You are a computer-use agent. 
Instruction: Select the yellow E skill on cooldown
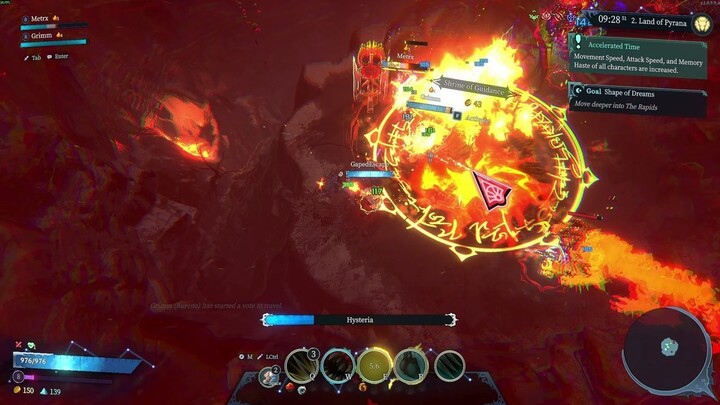(375, 366)
